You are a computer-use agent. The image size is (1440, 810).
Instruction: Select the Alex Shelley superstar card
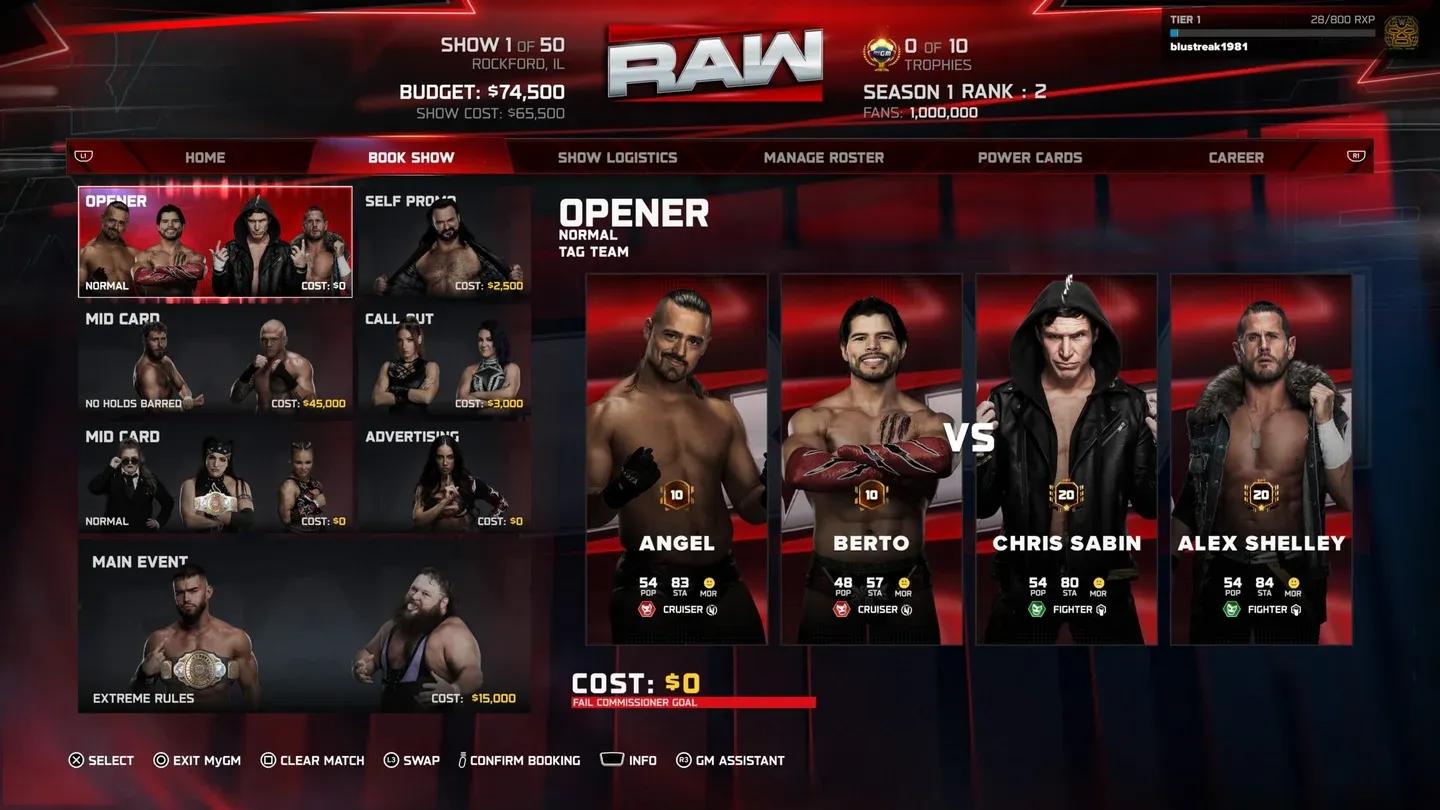click(1261, 460)
